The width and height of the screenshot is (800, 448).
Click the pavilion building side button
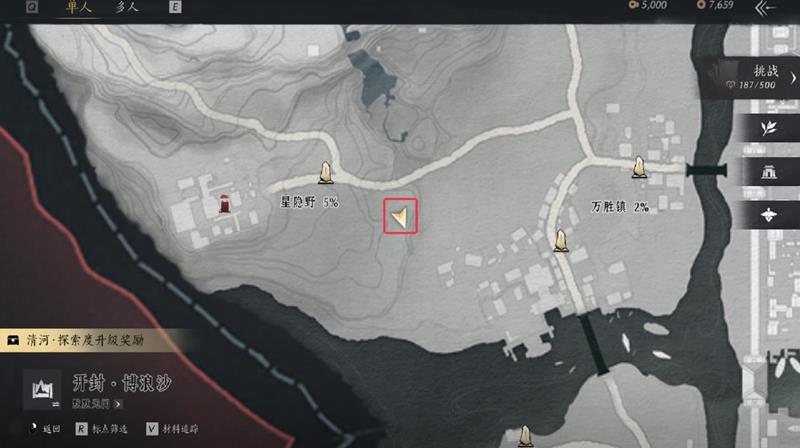point(769,171)
